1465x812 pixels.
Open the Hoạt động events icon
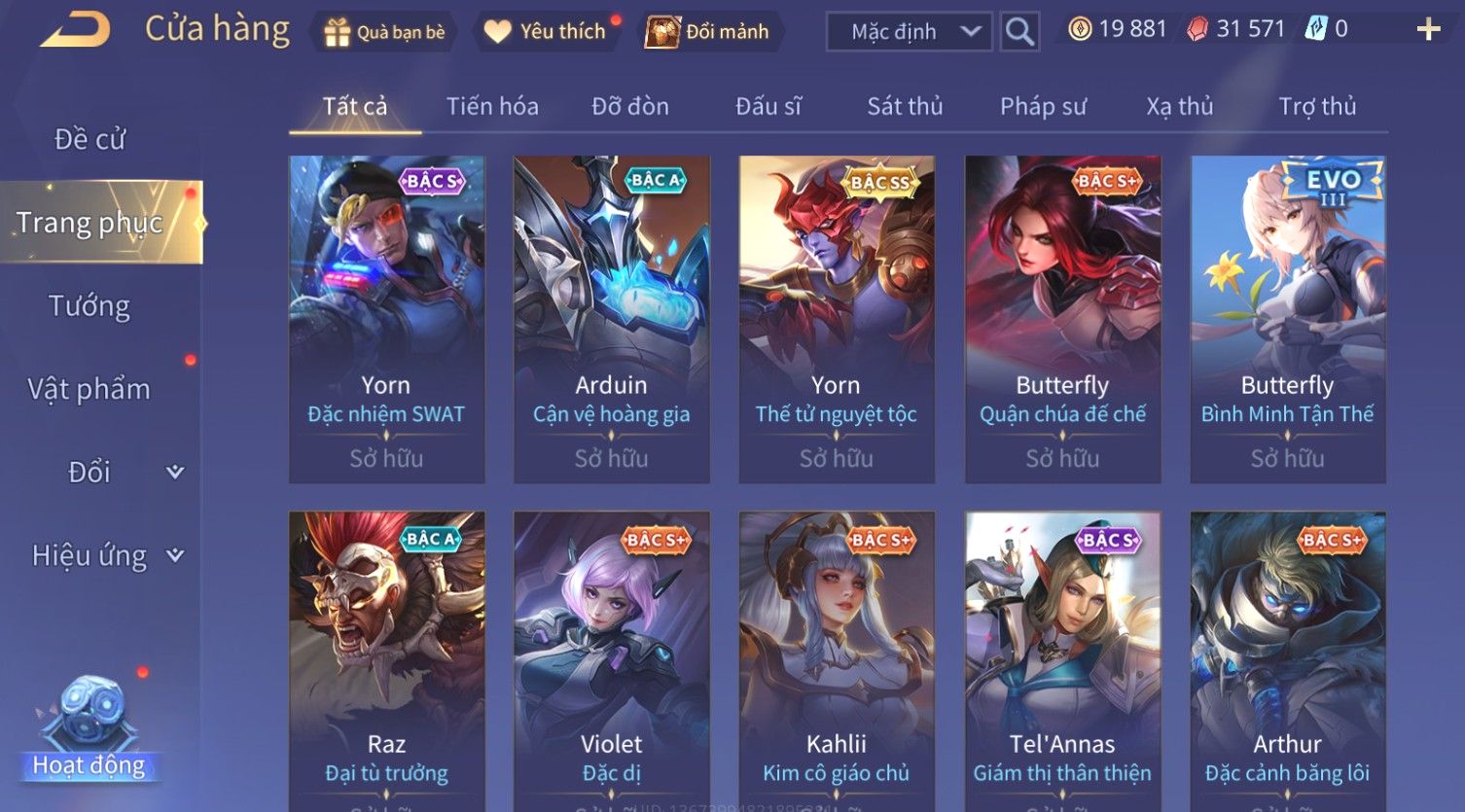pyautogui.click(x=89, y=729)
